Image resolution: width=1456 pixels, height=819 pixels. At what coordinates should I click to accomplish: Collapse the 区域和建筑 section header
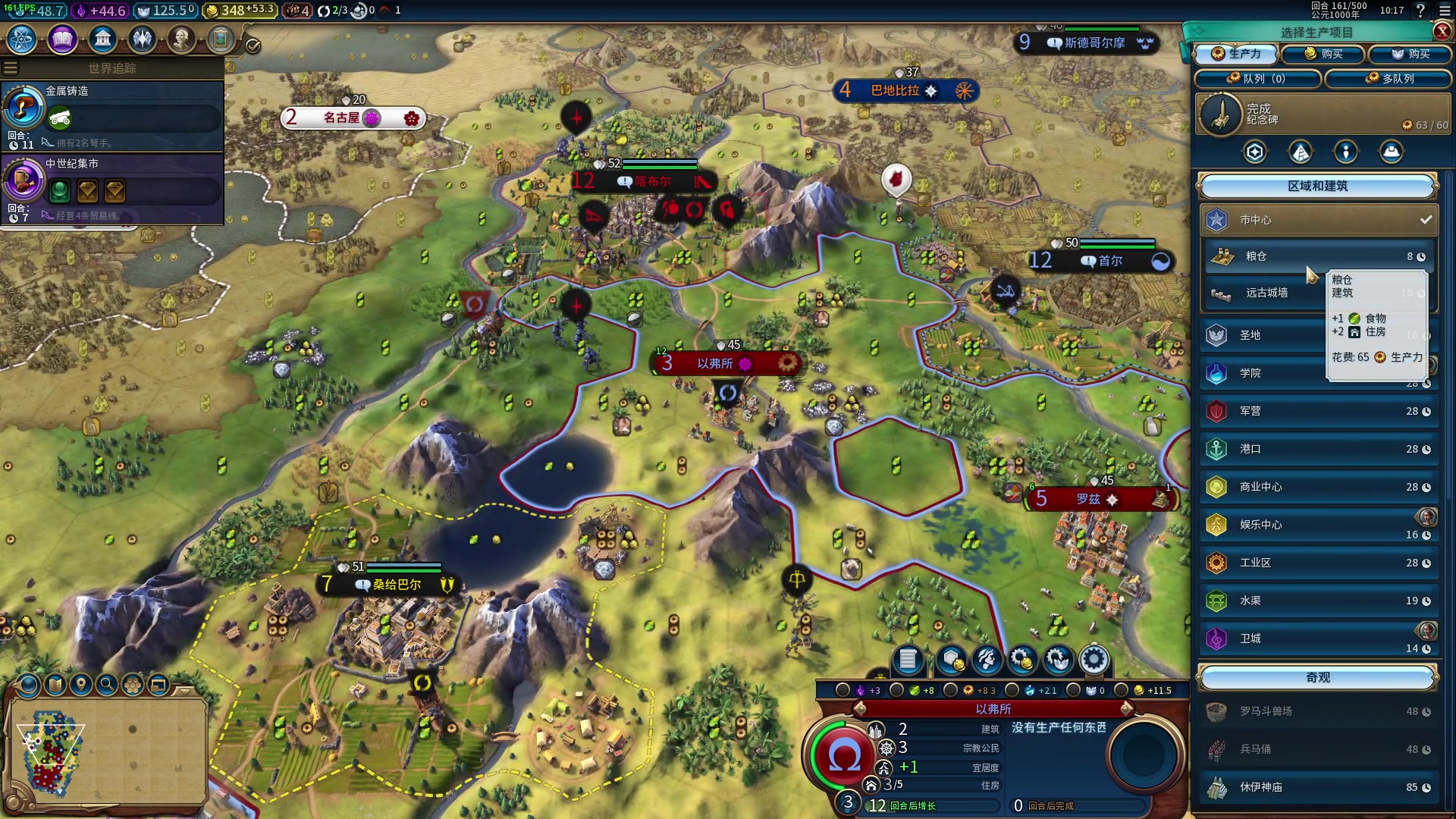[x=1318, y=186]
